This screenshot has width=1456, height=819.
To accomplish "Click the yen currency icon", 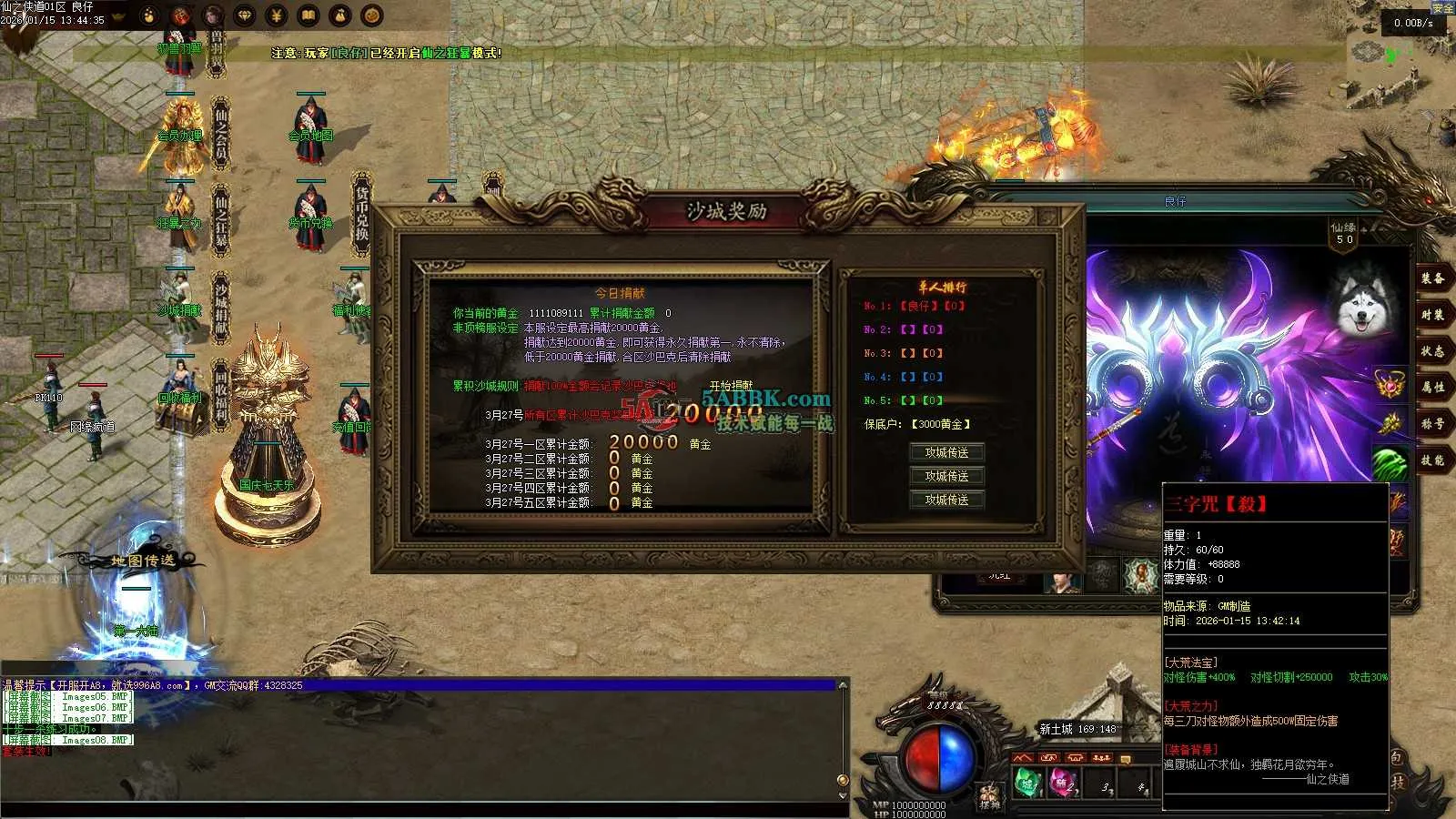I will [x=277, y=15].
